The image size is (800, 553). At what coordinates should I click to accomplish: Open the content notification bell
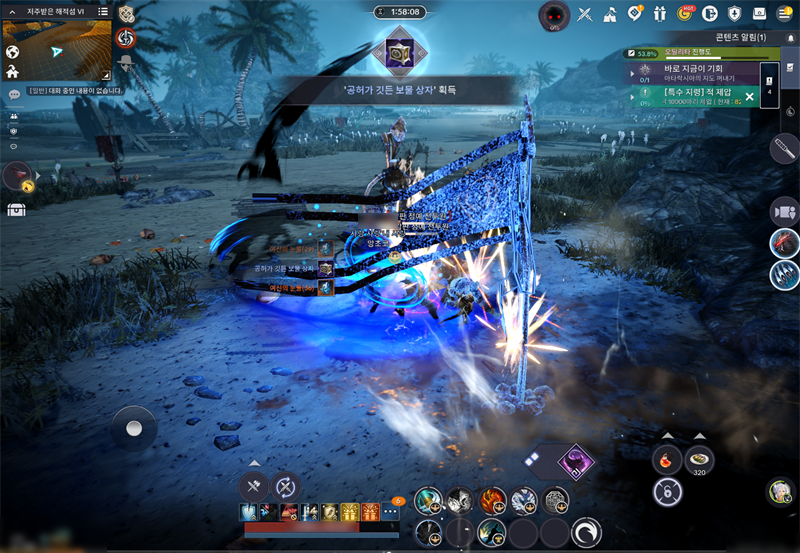(791, 37)
